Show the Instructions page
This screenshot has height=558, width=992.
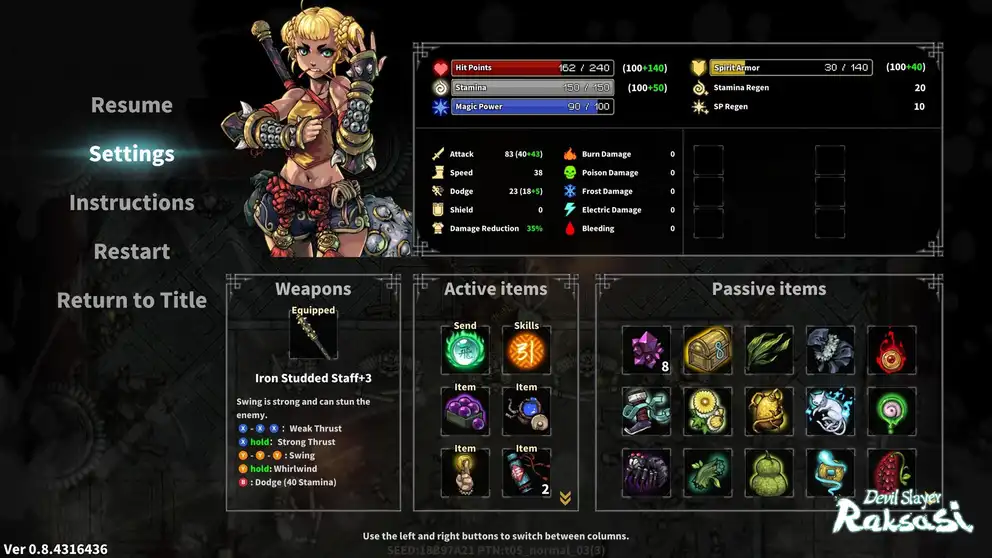pyautogui.click(x=131, y=203)
